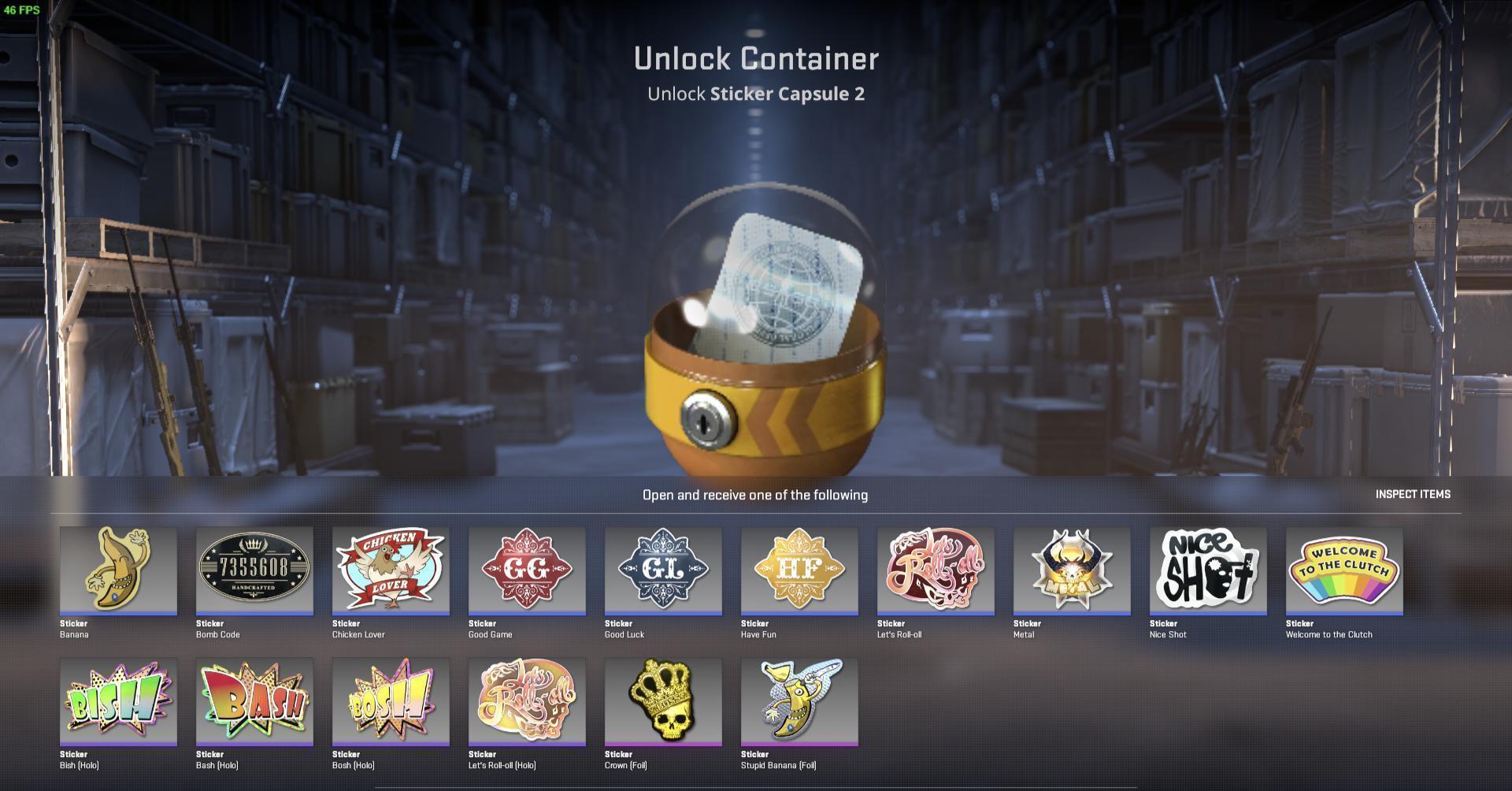Choose the Bomb Code sticker
1512x791 pixels.
click(254, 570)
